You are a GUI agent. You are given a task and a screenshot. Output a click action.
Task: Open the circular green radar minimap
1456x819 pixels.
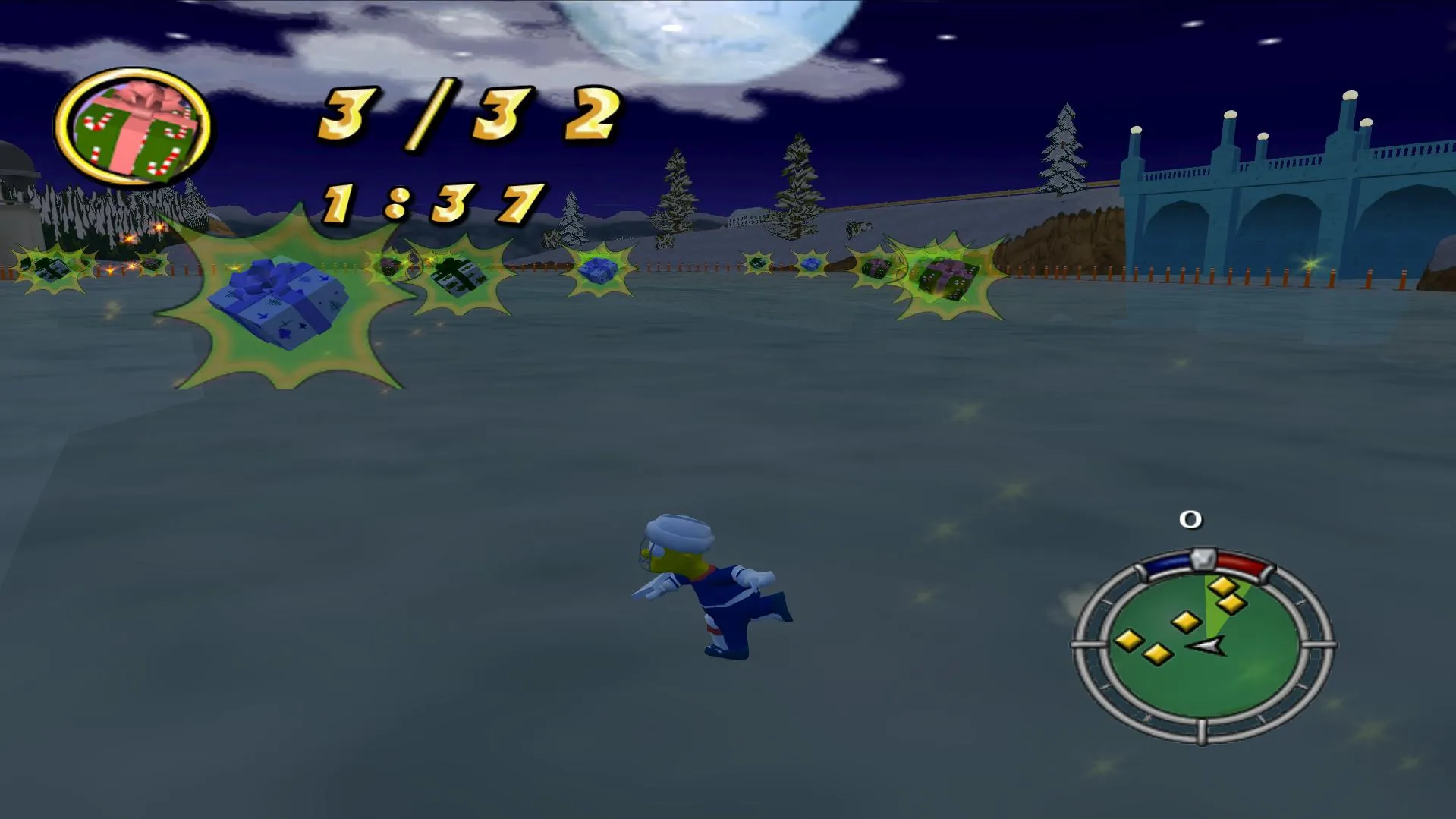click(x=1203, y=647)
